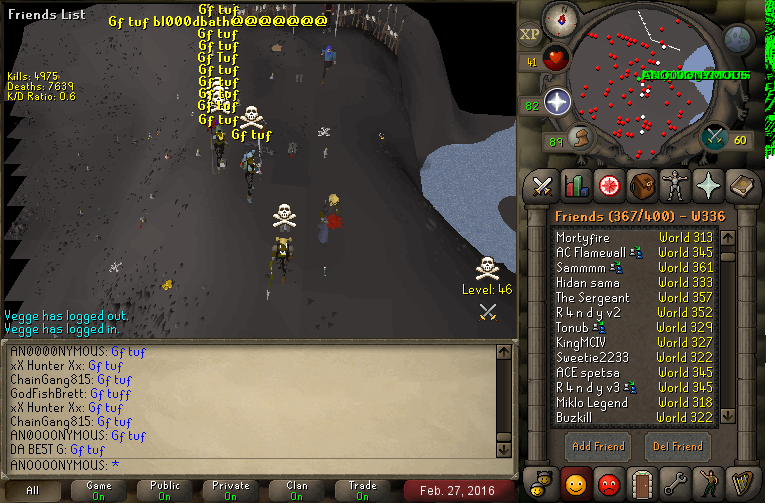775x504 pixels.
Task: Open the Logout door tab
Action: 641,483
